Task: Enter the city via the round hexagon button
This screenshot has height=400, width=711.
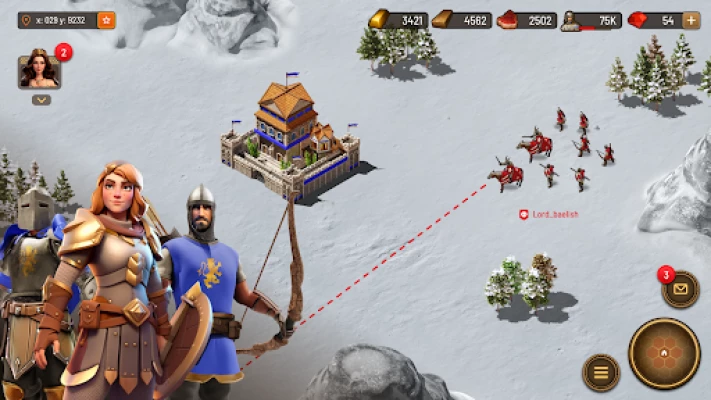Action: coord(664,352)
